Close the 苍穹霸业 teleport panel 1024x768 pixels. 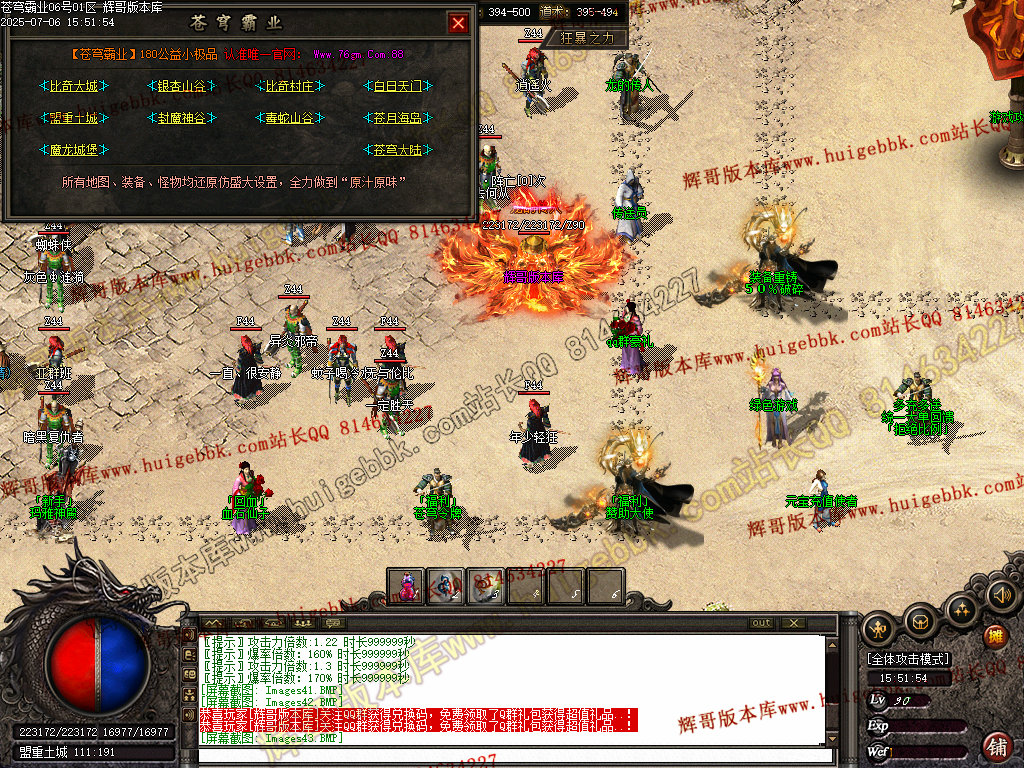tap(458, 23)
